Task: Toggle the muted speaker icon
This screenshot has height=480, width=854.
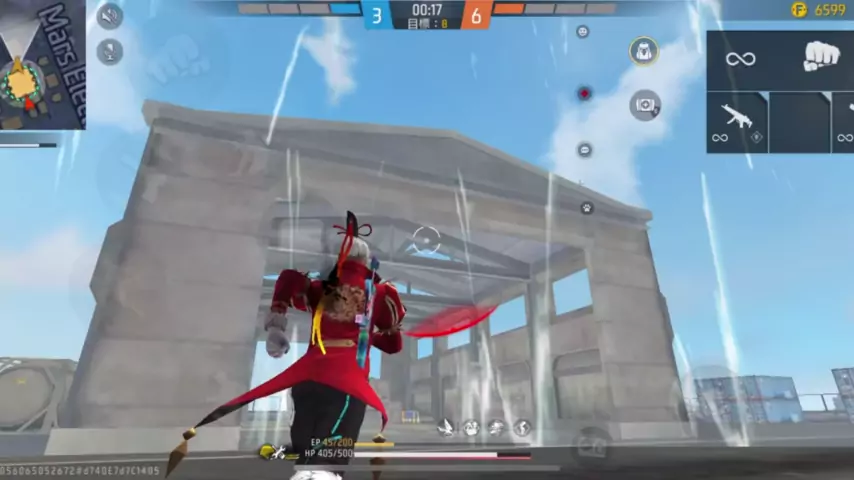Action: pos(109,16)
